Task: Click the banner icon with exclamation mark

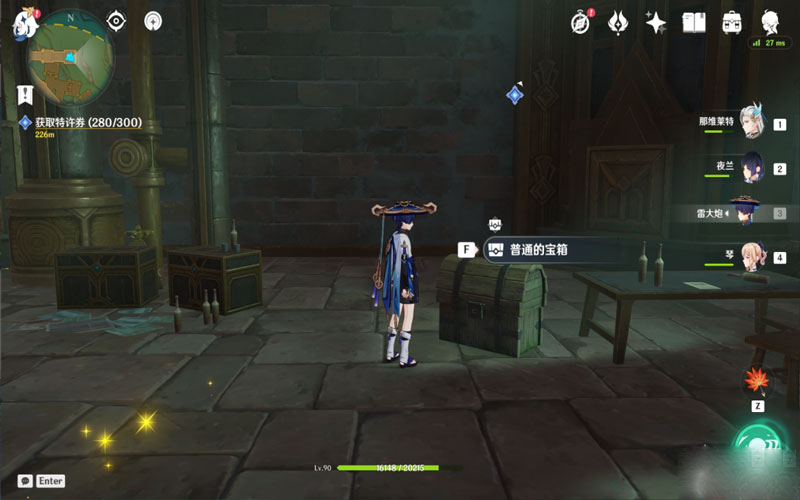Action: 26,94
